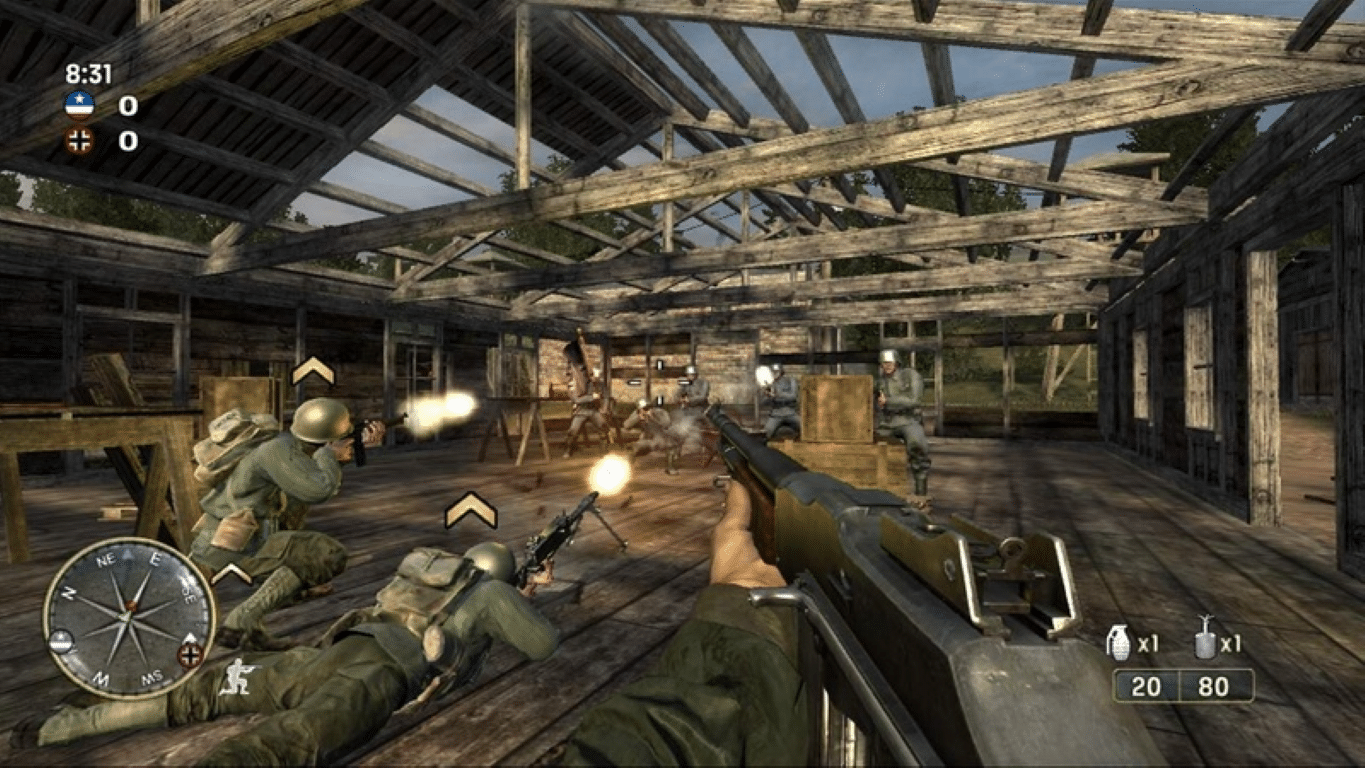Screen dimensions: 1365x768
Task: Click the small chevron right of the compass
Action: tap(230, 572)
